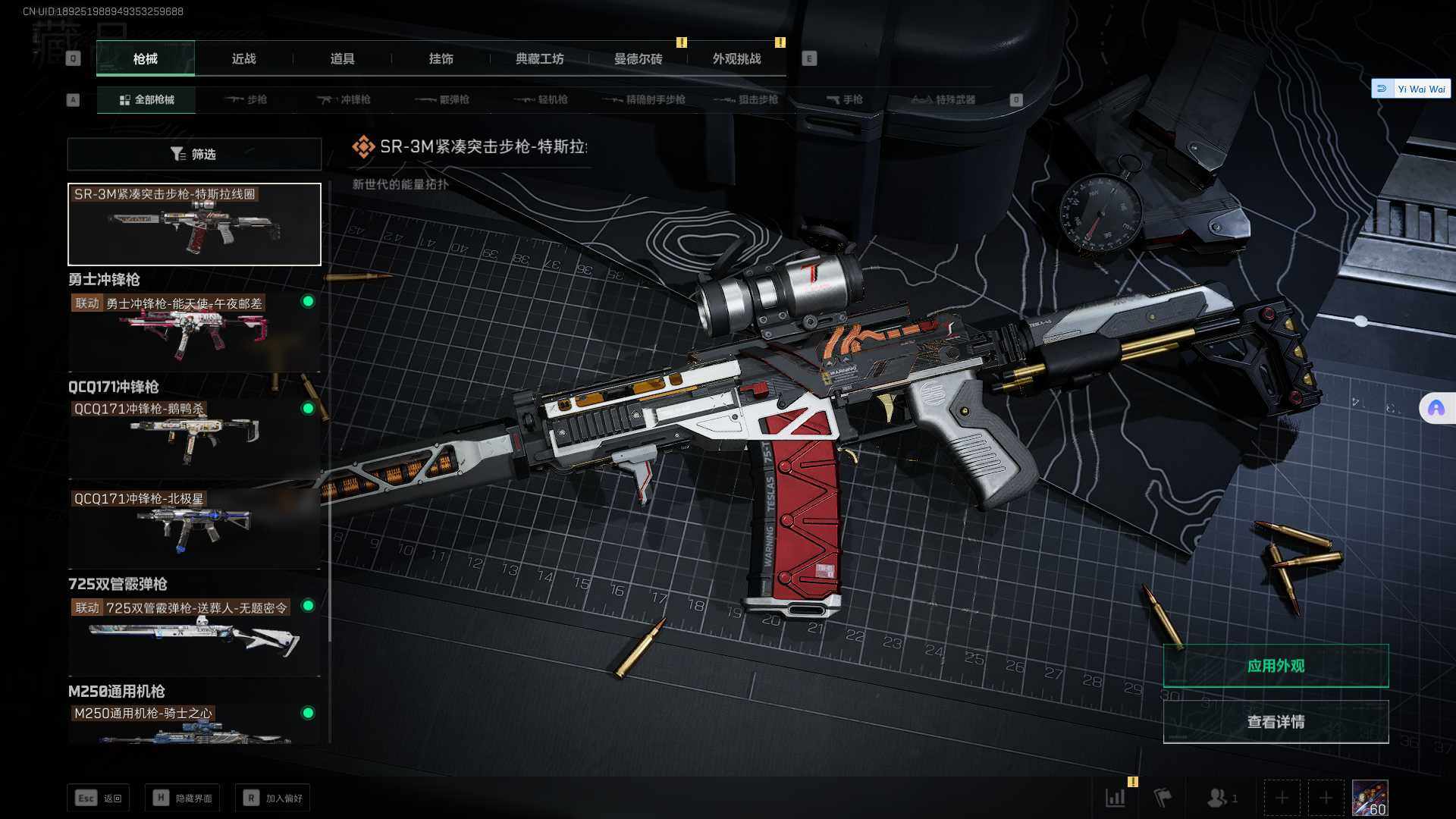Select the 725双管霰弹枪 无题密令 skin
The width and height of the screenshot is (1456, 819).
click(194, 635)
